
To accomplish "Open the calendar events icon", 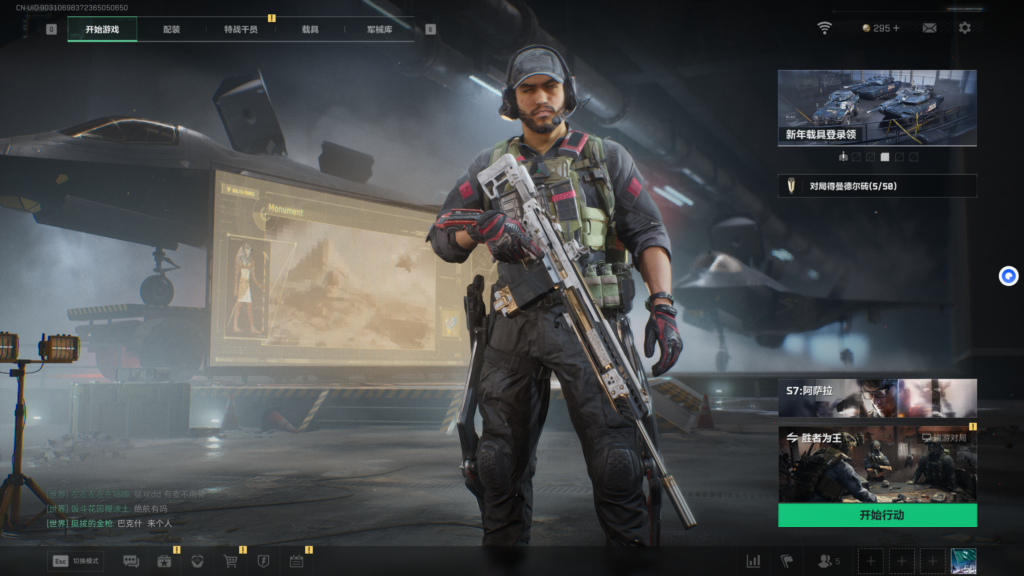I will [x=296, y=561].
